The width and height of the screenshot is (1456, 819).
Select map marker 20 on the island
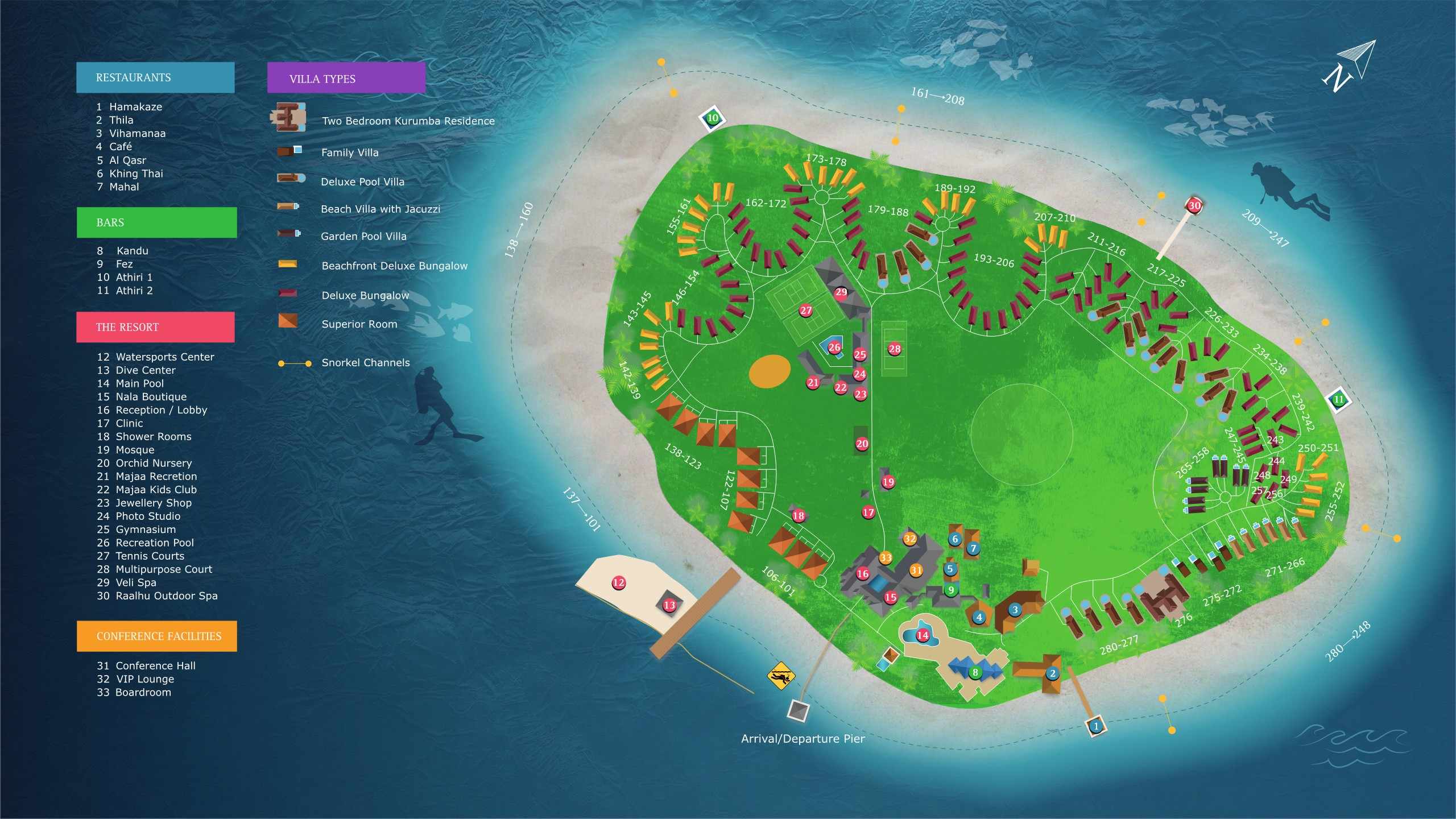click(862, 444)
